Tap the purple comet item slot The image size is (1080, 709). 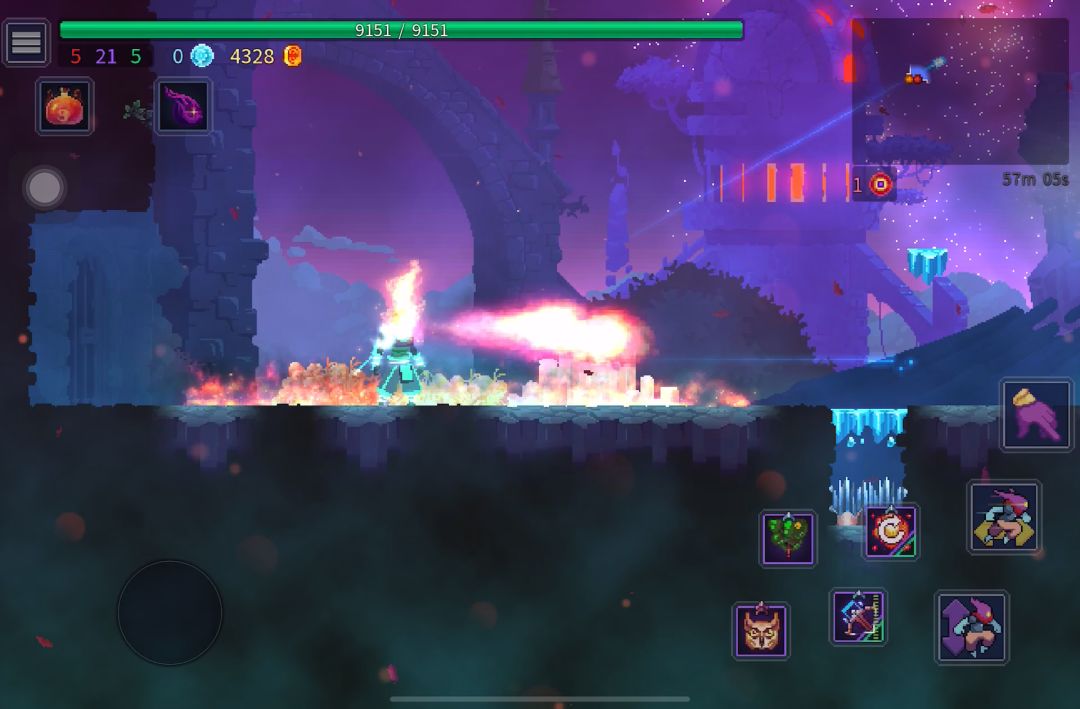(x=183, y=106)
